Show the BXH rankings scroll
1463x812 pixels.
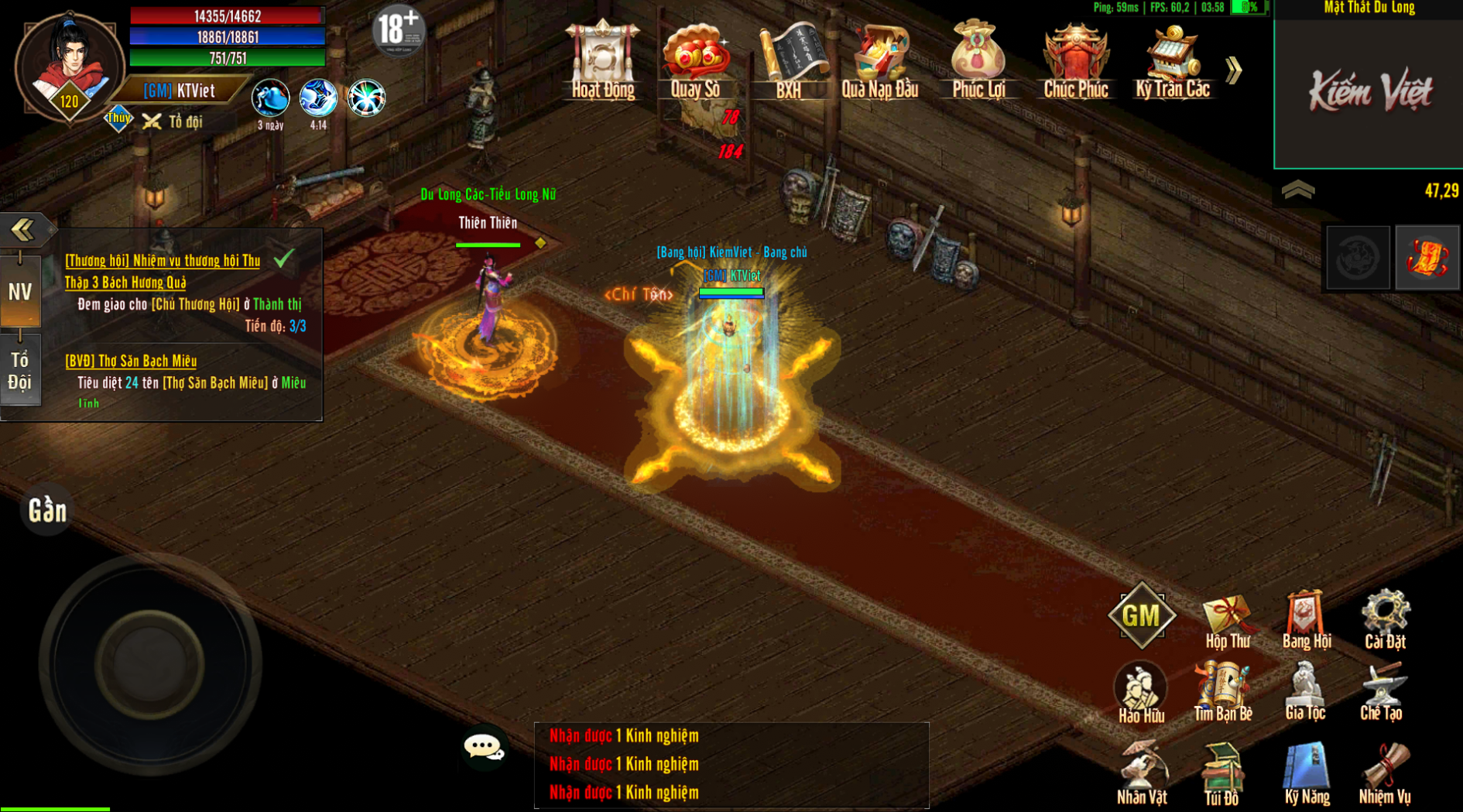point(789,62)
